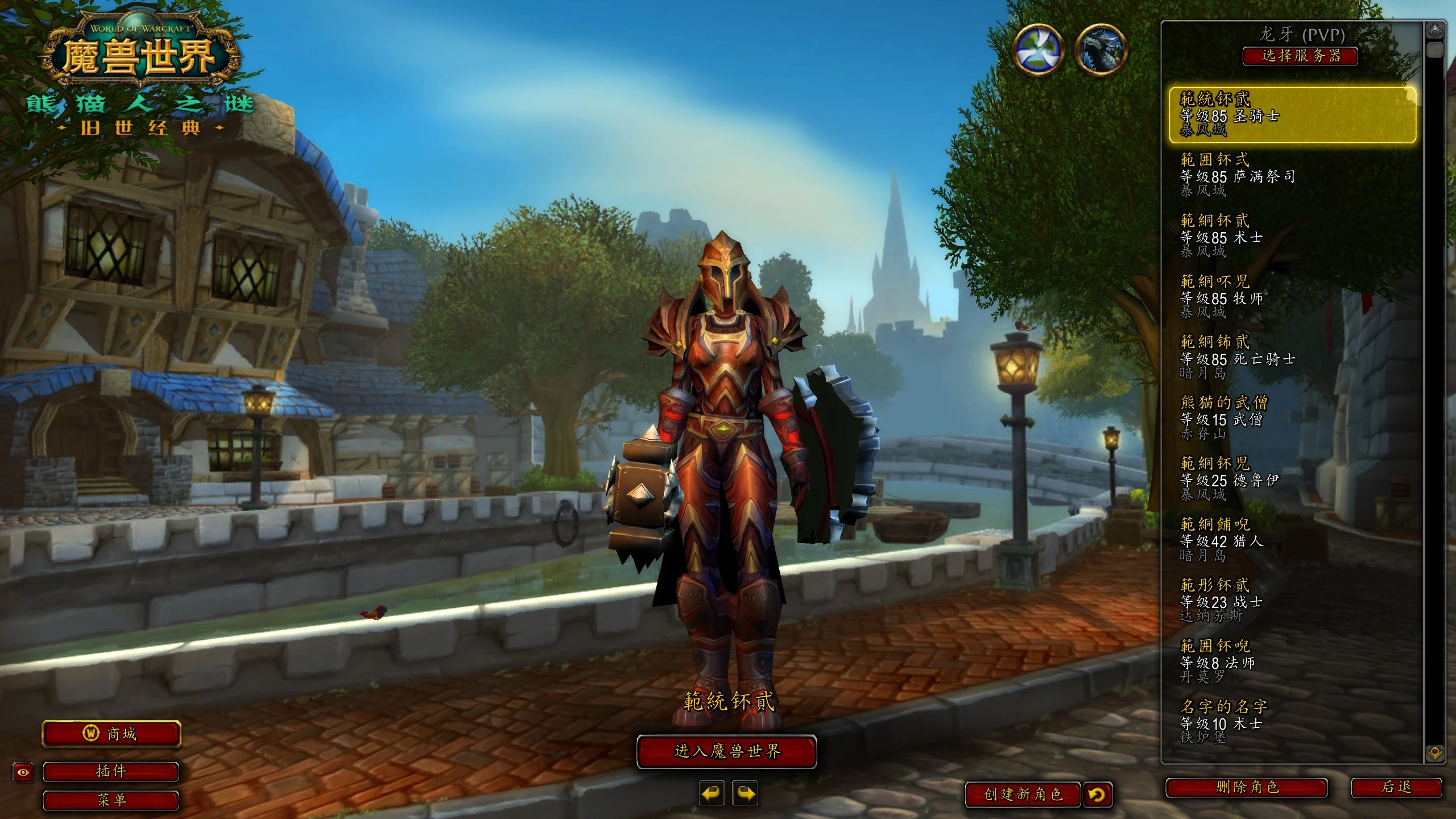Click the undelete circular arrow button
This screenshot has height=819, width=1456.
(1097, 794)
